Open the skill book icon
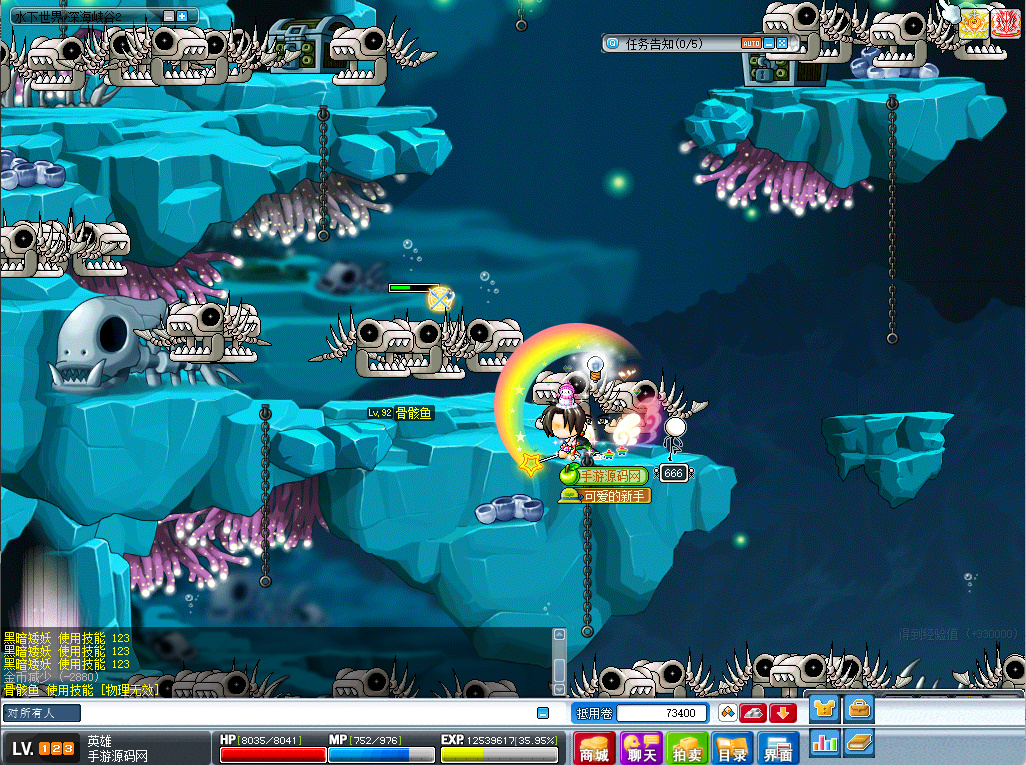Viewport: 1026px width, 765px height. (859, 742)
